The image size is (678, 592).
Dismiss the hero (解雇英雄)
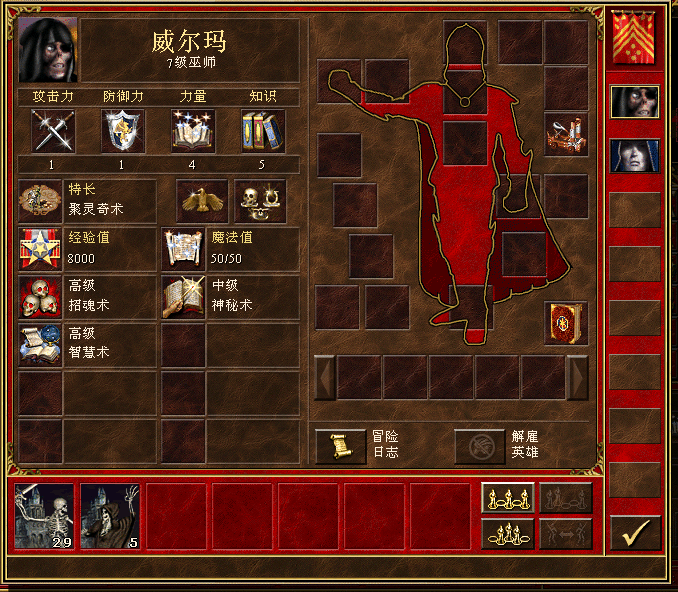pos(480,446)
